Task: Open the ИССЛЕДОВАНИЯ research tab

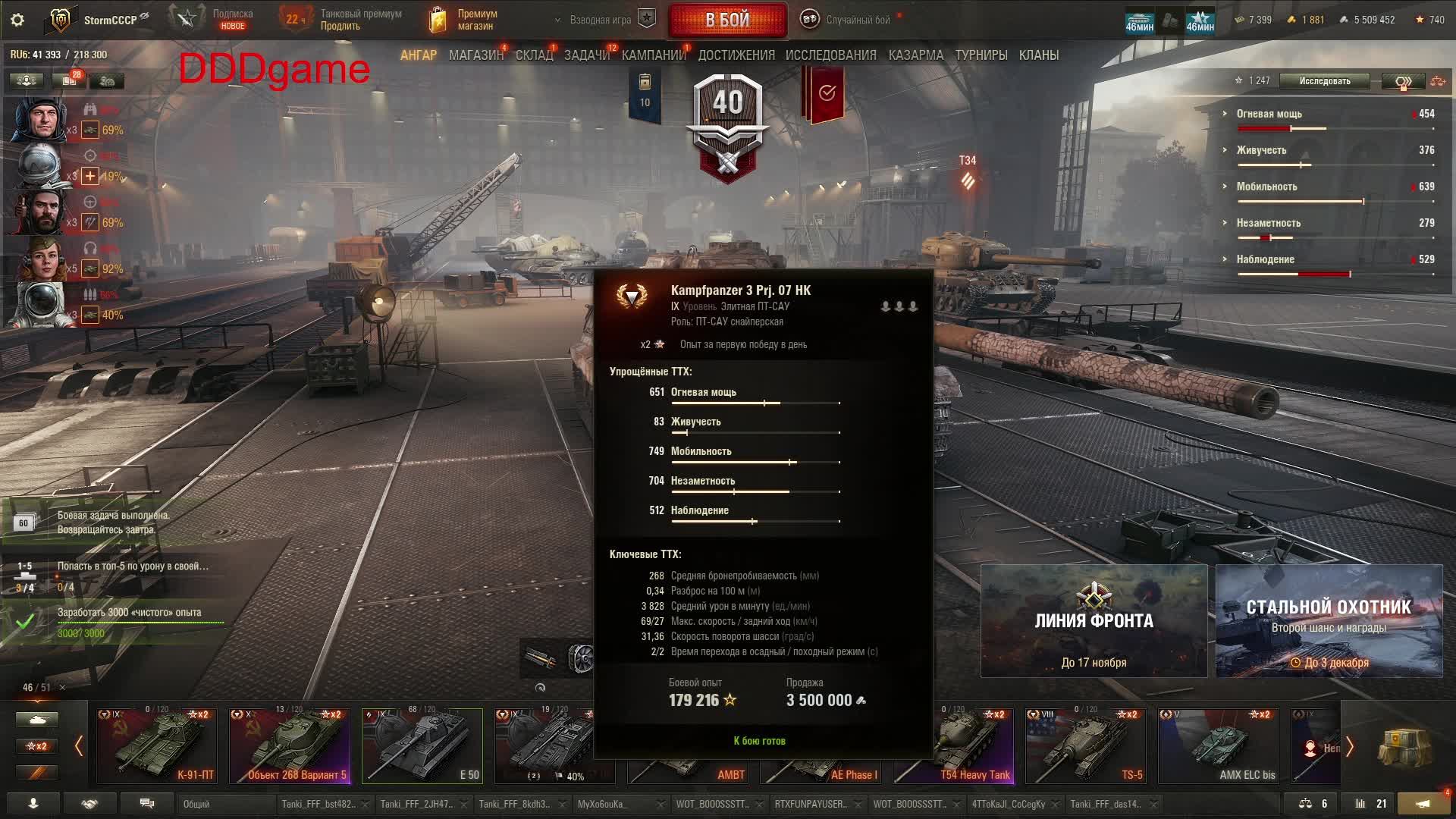Action: (x=830, y=55)
